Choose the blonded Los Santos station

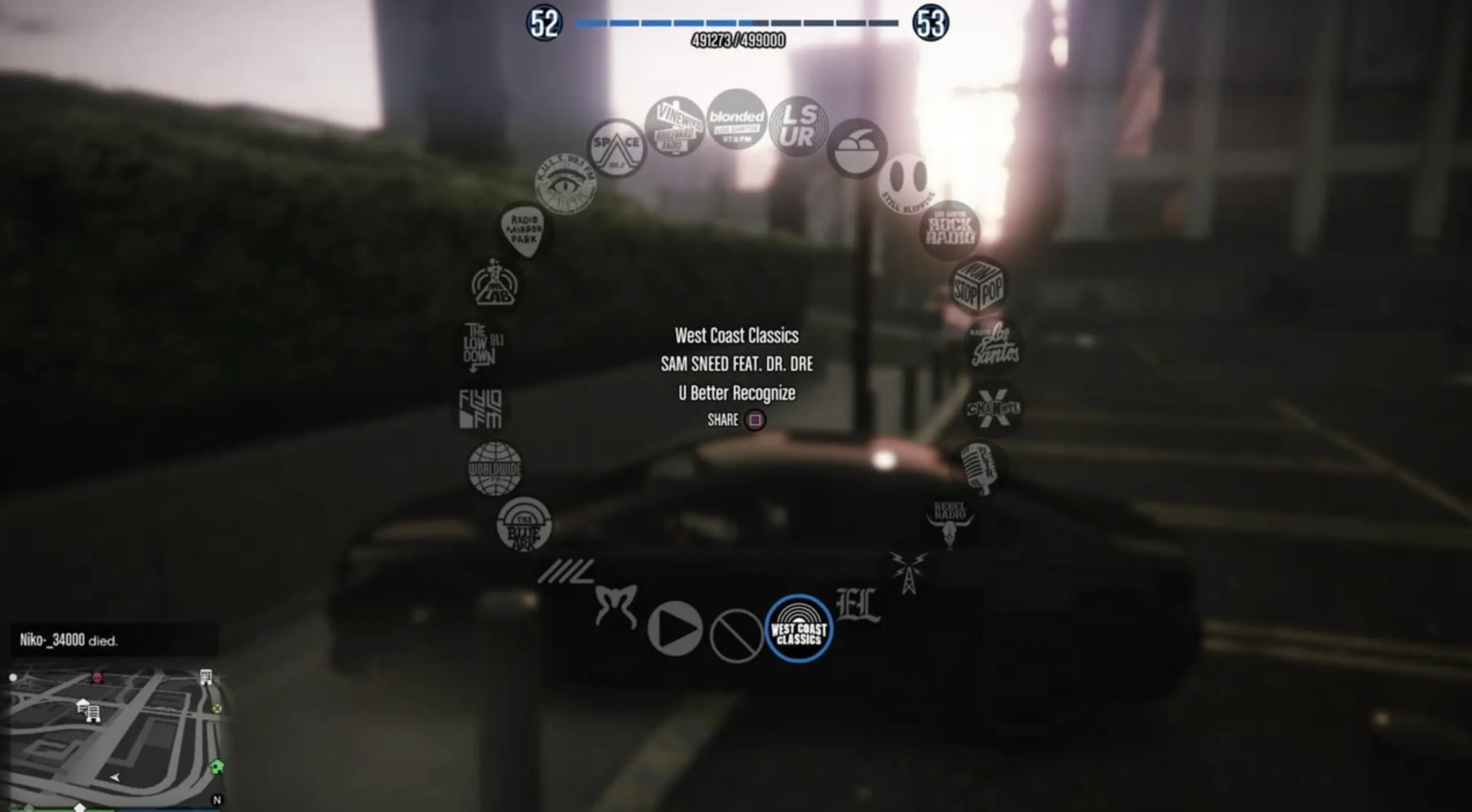(737, 120)
